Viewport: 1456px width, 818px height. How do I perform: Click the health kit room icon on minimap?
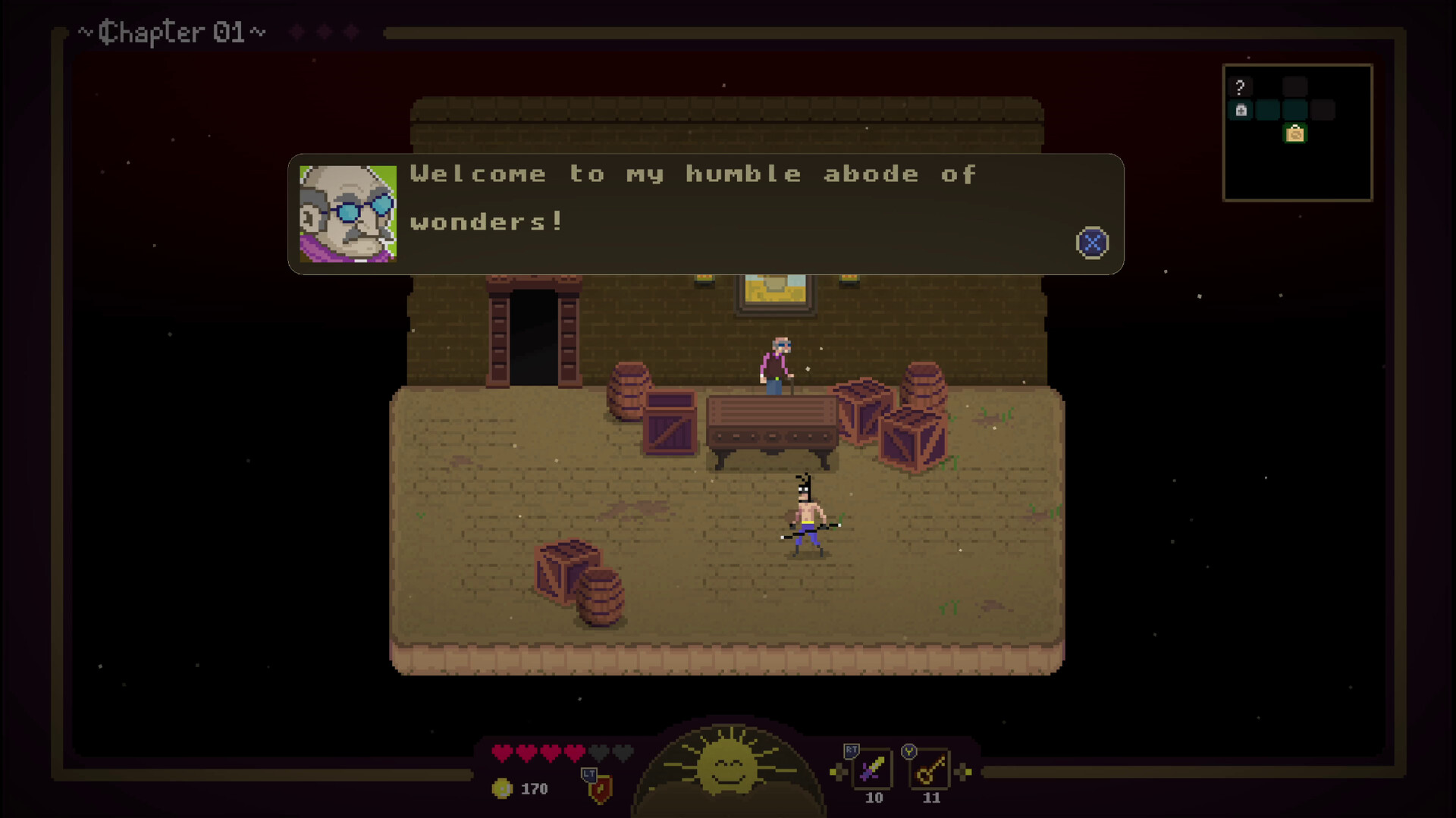[1241, 109]
